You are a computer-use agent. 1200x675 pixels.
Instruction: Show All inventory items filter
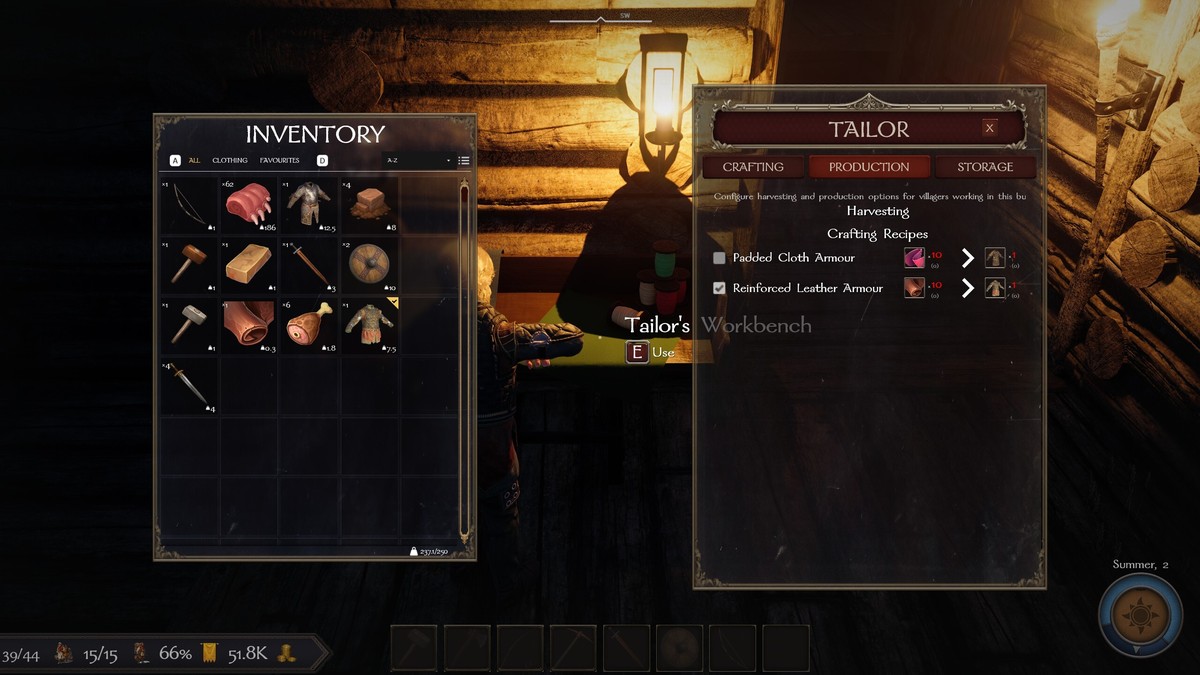(x=194, y=160)
